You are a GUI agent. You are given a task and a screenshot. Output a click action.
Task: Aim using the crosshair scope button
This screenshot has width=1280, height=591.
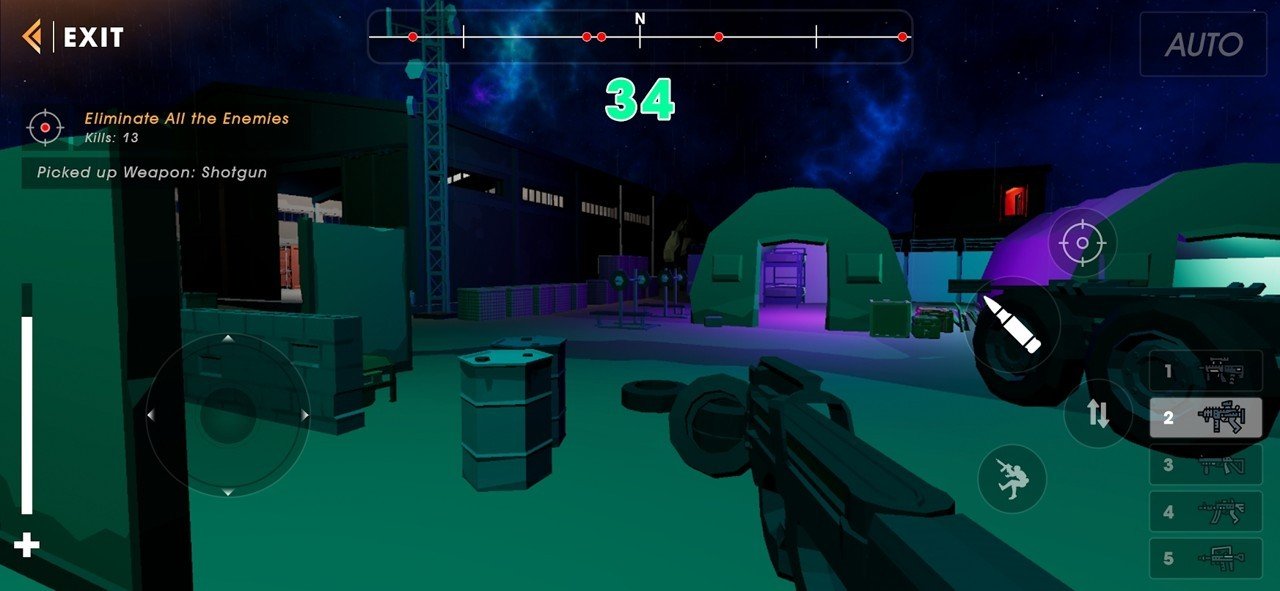tap(1082, 243)
